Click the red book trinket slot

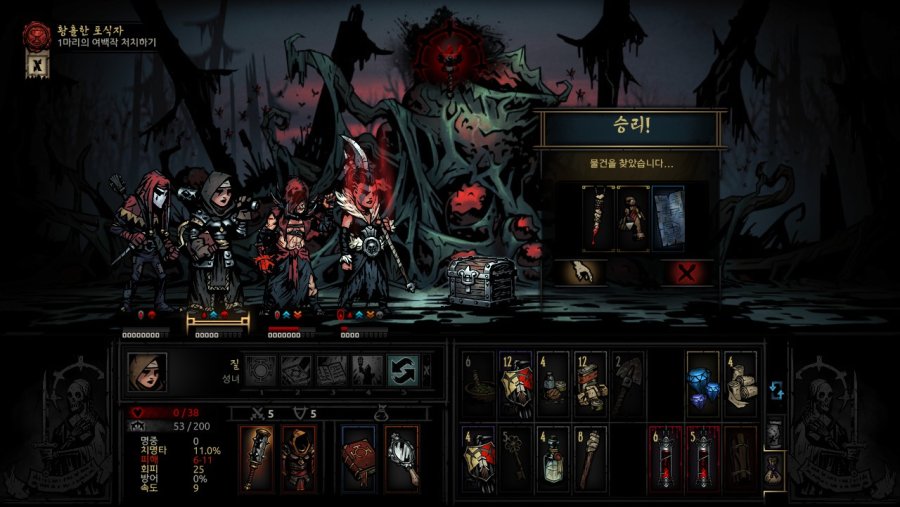tap(359, 457)
